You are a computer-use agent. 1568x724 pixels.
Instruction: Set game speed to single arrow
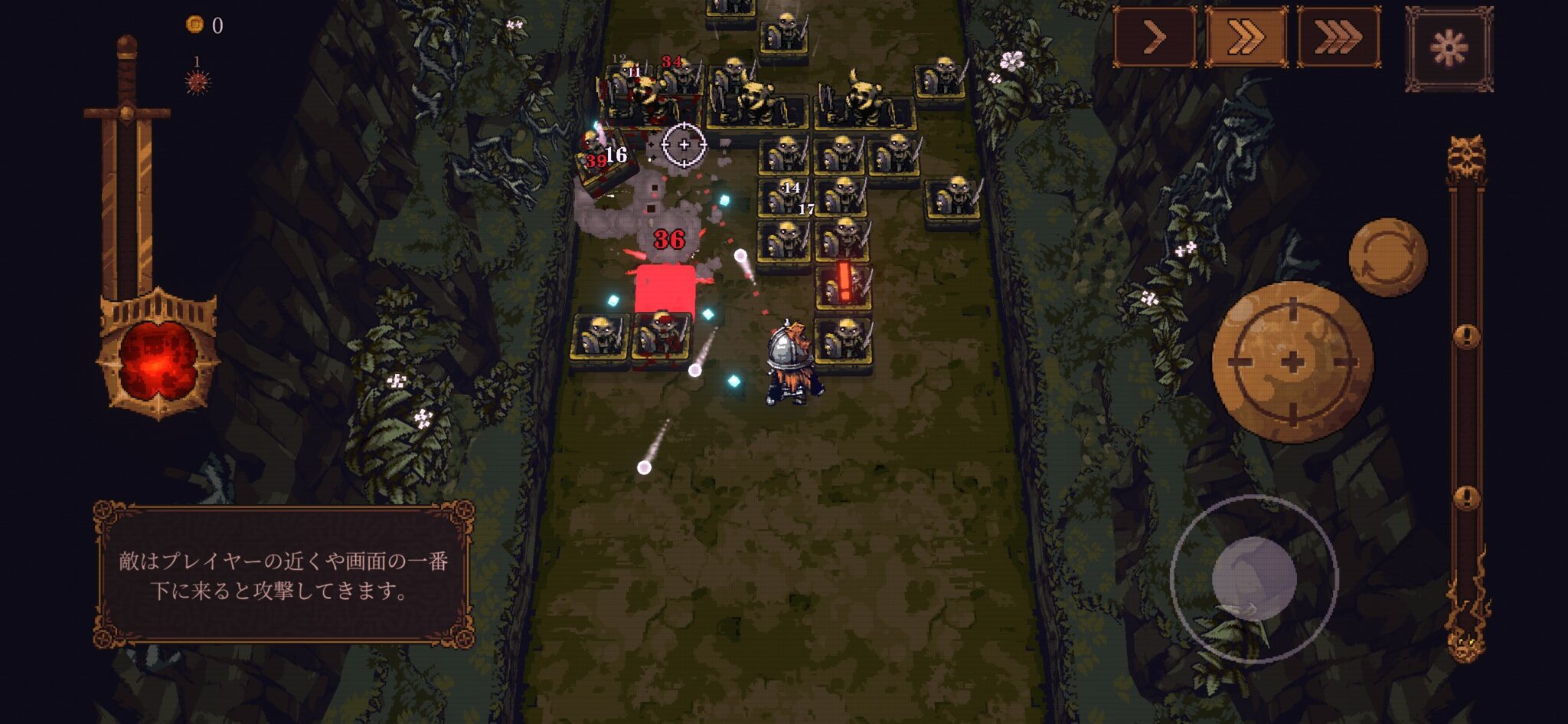(x=1154, y=38)
